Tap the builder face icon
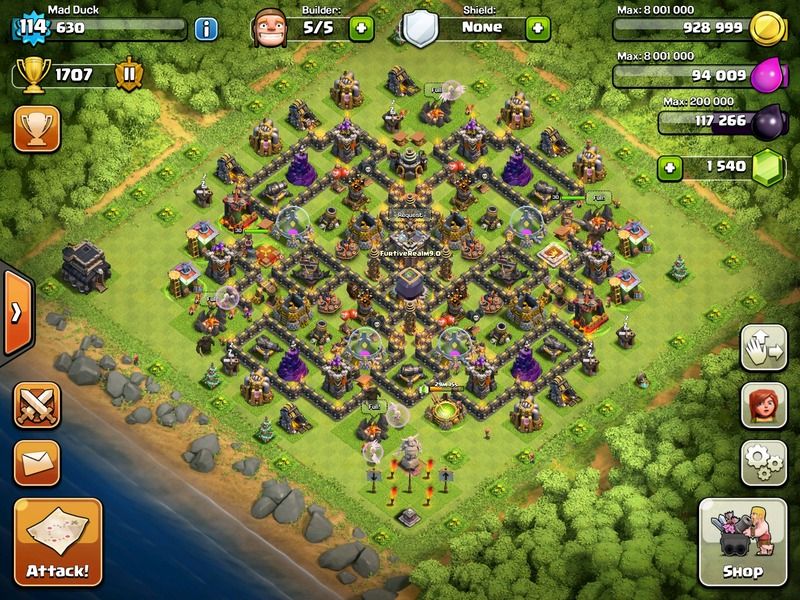 tap(269, 26)
